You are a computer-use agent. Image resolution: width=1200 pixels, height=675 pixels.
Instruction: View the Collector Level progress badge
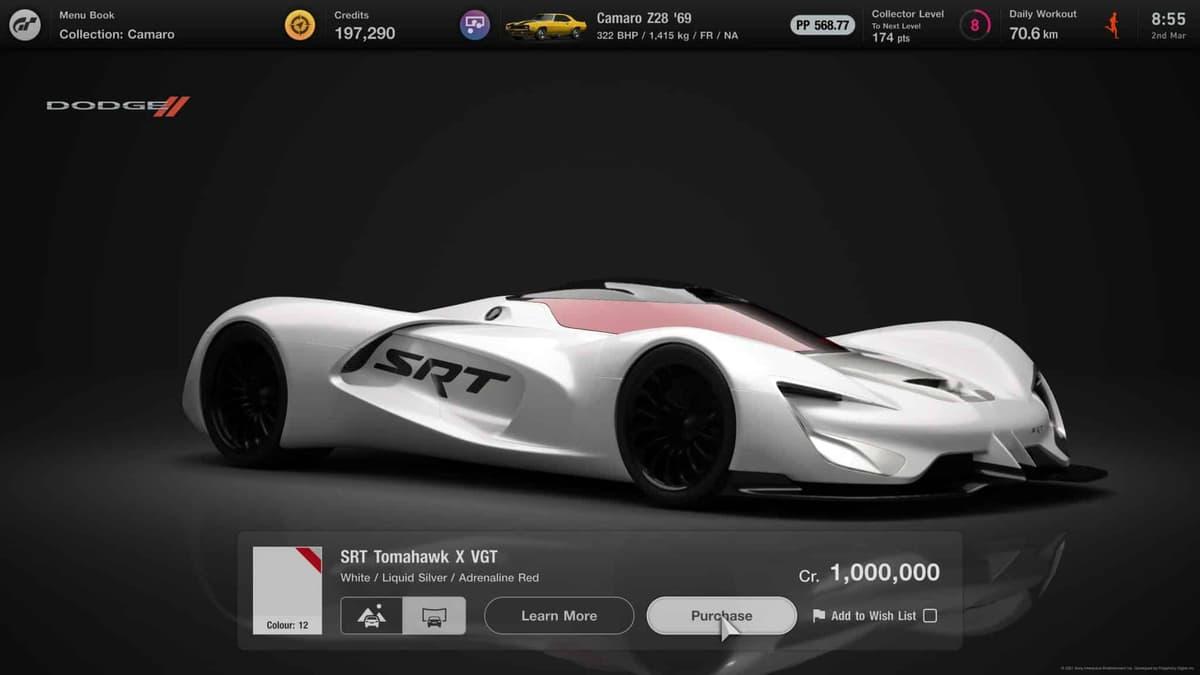tap(975, 25)
